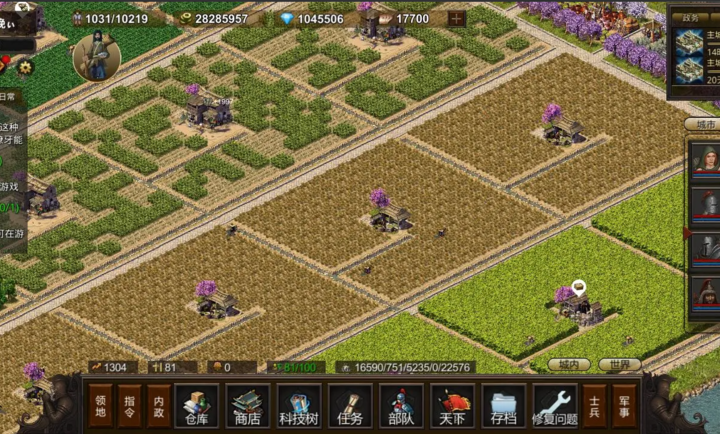
Task: Open the gear settings icon
Action: pos(26,67)
